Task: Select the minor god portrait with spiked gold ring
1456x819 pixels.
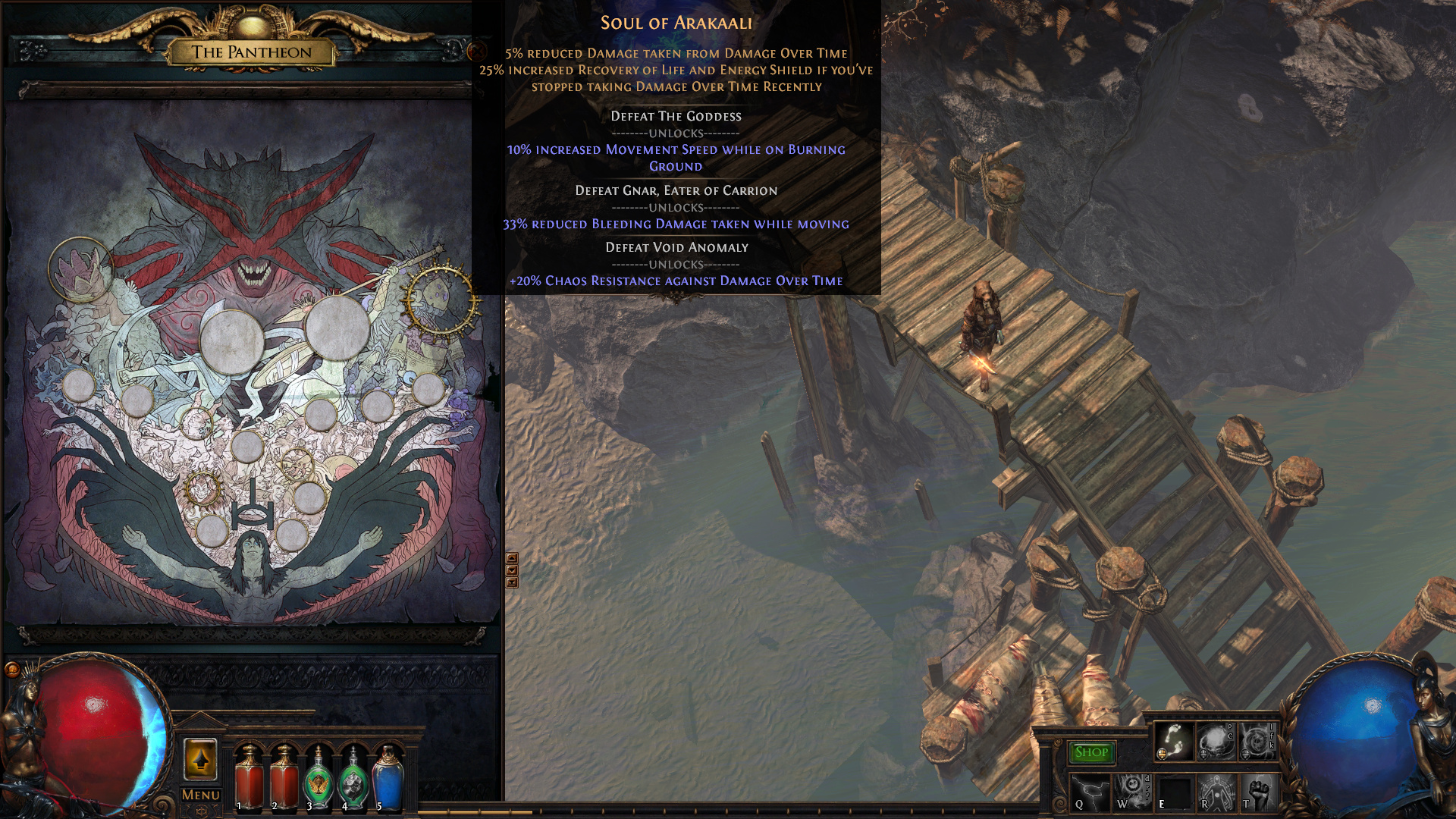Action: pyautogui.click(x=202, y=488)
